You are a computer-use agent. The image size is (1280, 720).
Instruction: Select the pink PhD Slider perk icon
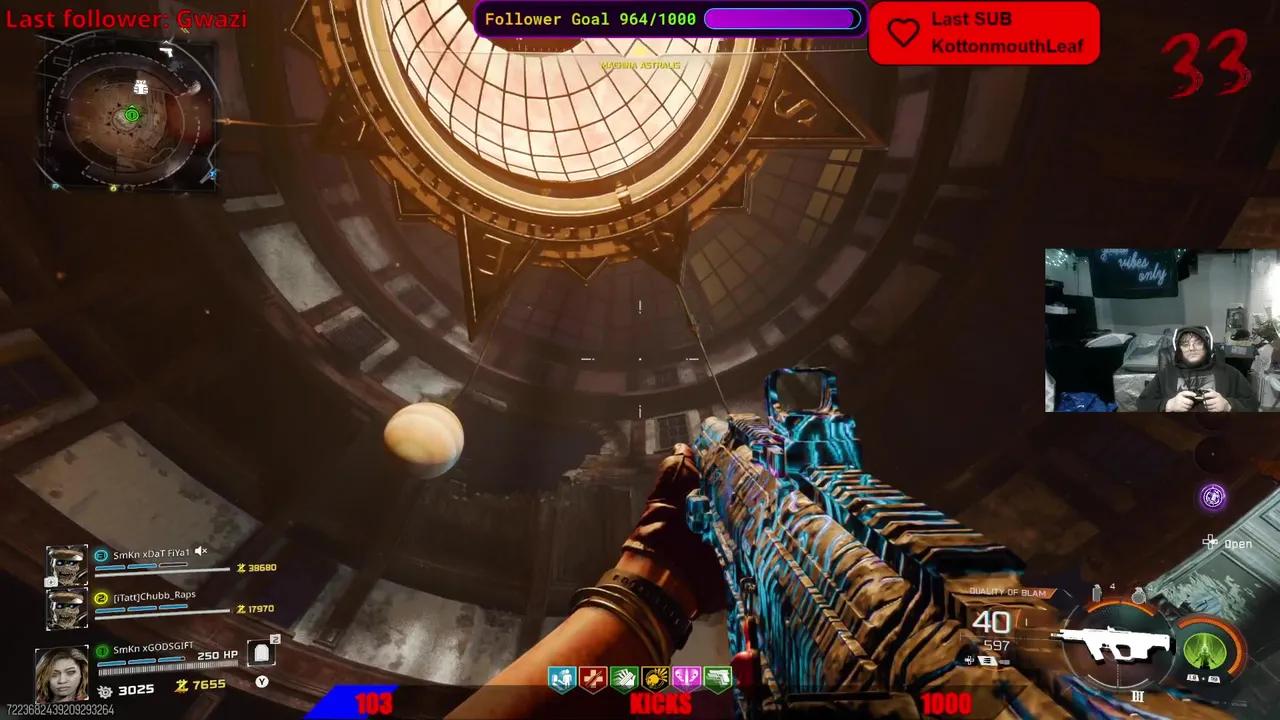tap(686, 678)
